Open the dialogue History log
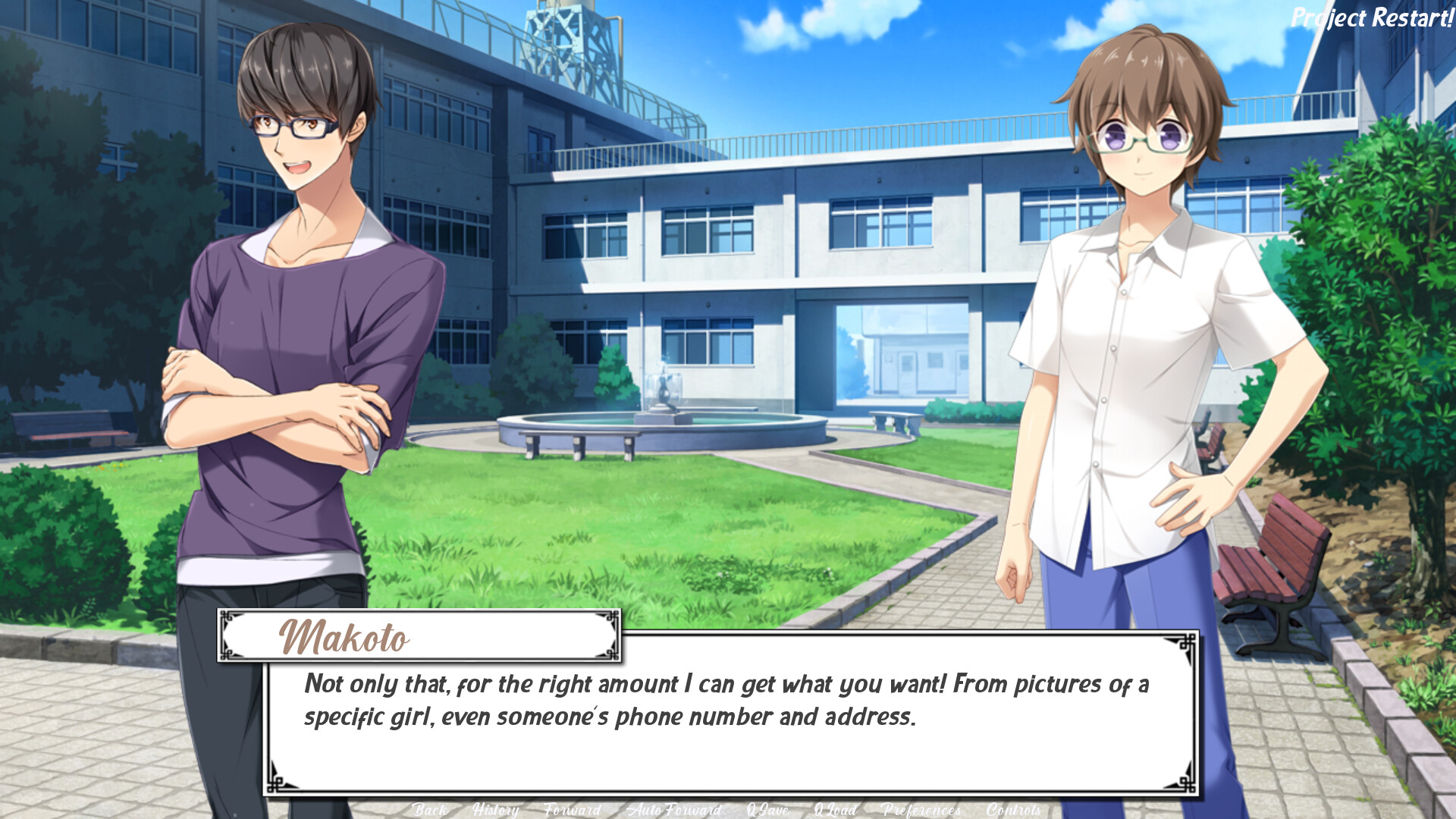Viewport: 1456px width, 819px height. point(495,810)
